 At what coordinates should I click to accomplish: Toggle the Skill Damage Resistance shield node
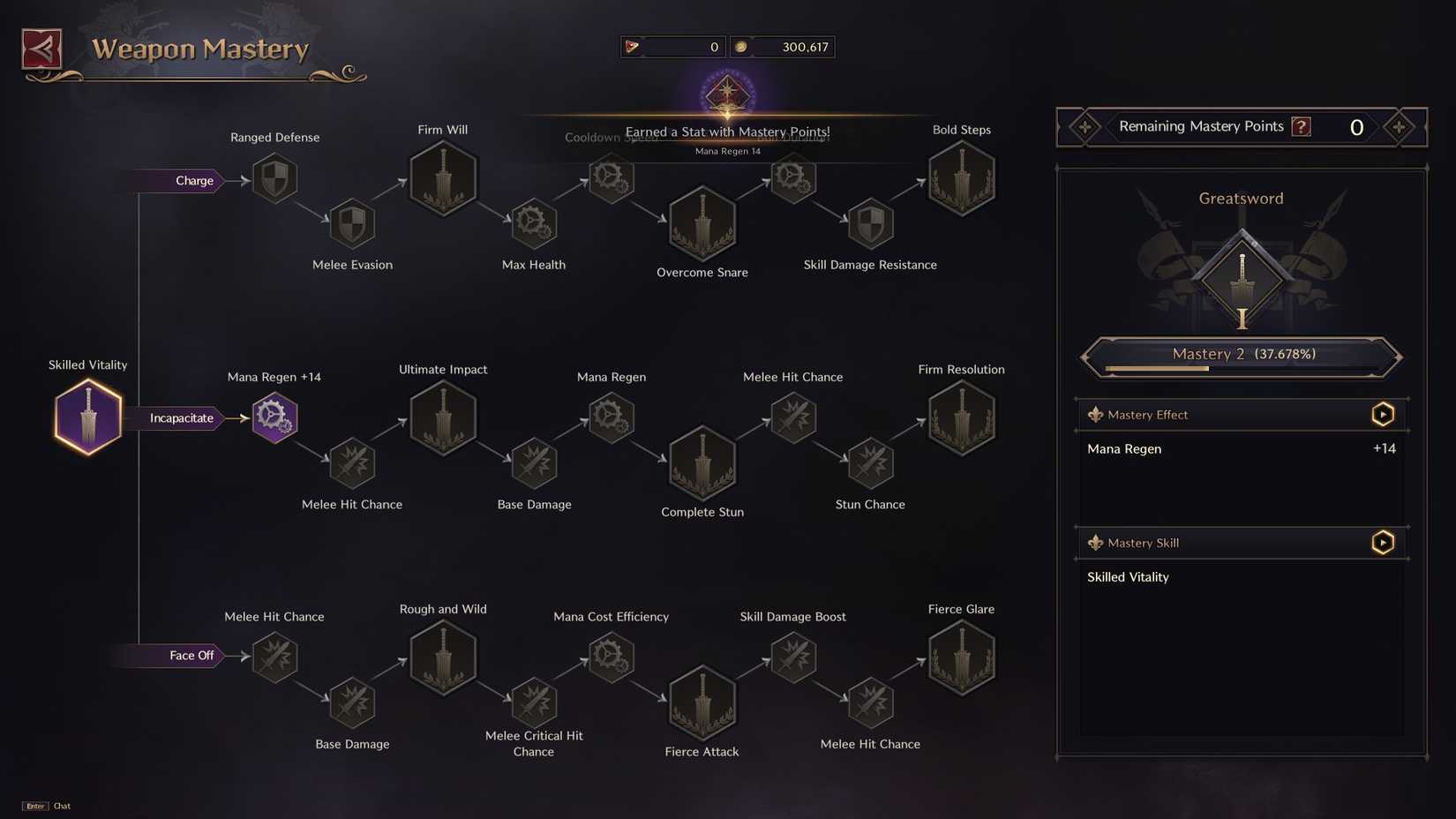click(869, 223)
